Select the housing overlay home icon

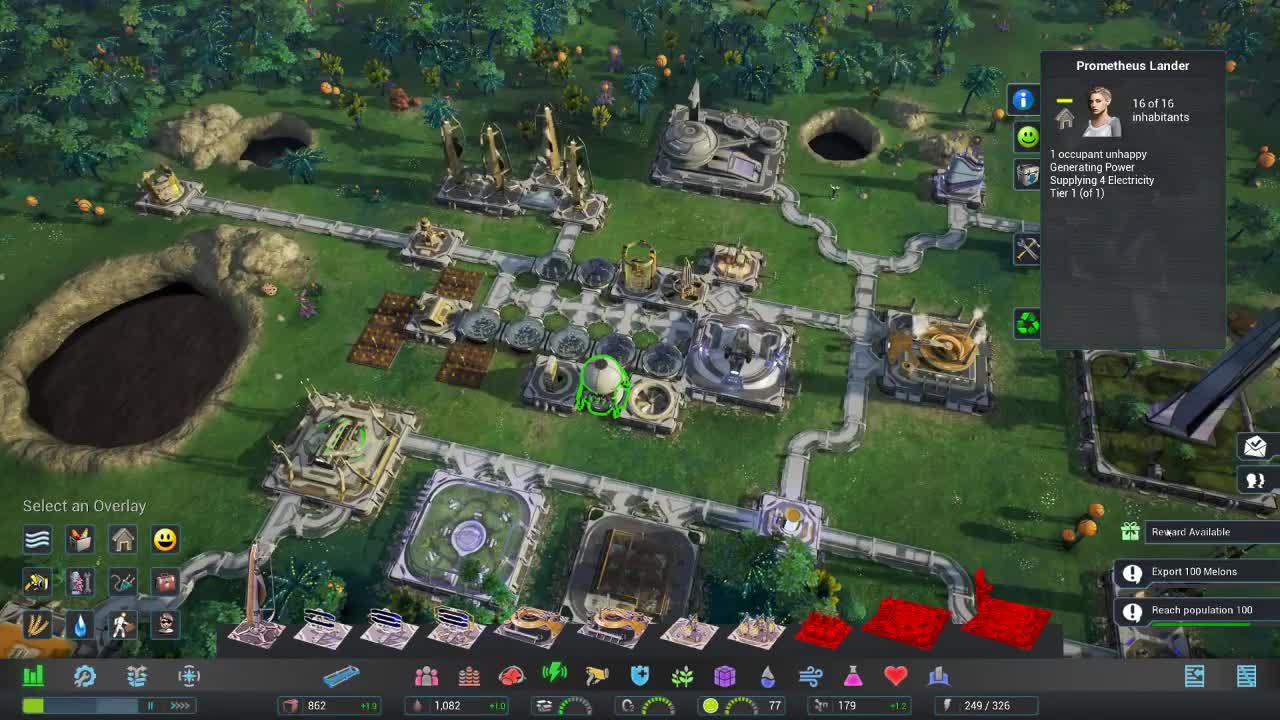122,540
